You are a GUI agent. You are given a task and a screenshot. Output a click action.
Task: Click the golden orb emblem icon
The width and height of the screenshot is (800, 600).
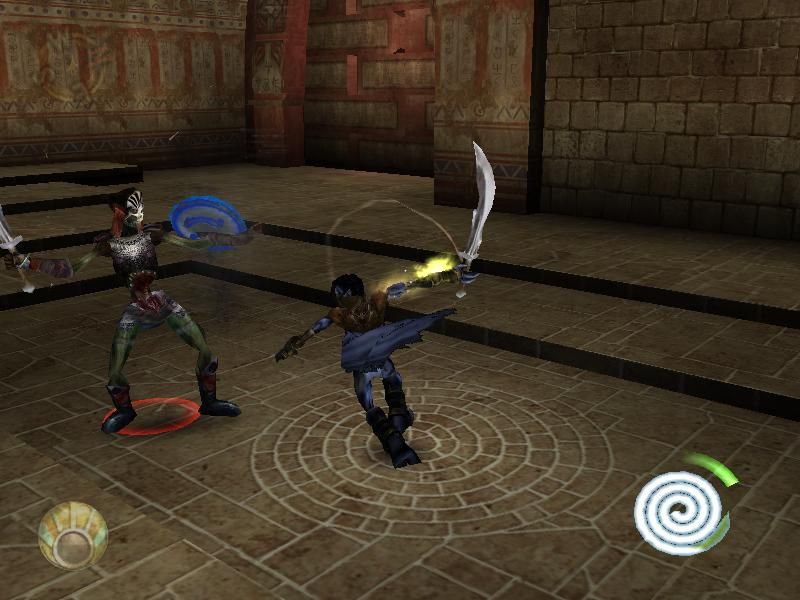click(72, 536)
